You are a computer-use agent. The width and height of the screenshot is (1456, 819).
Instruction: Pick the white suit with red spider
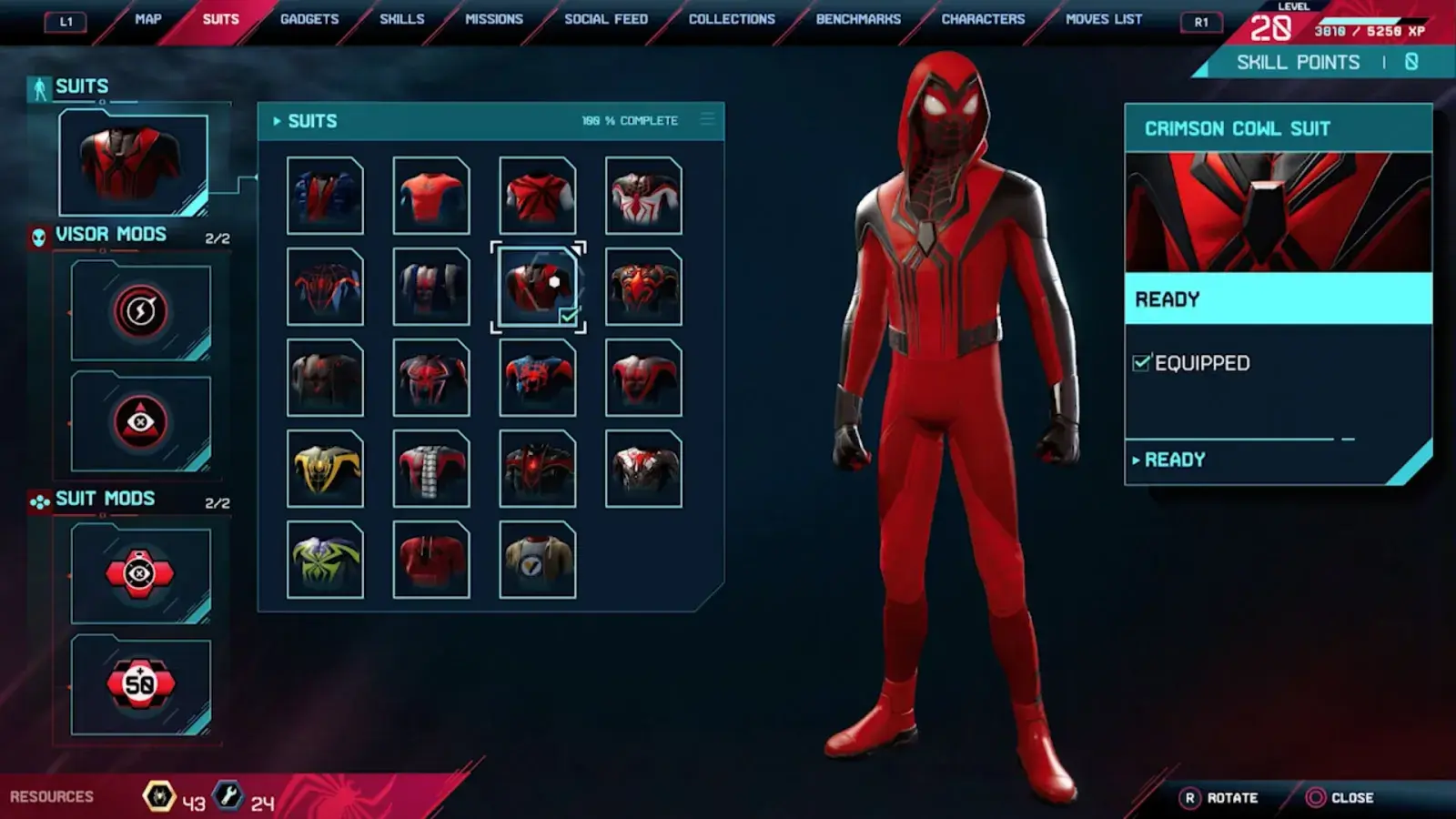pyautogui.click(x=643, y=196)
